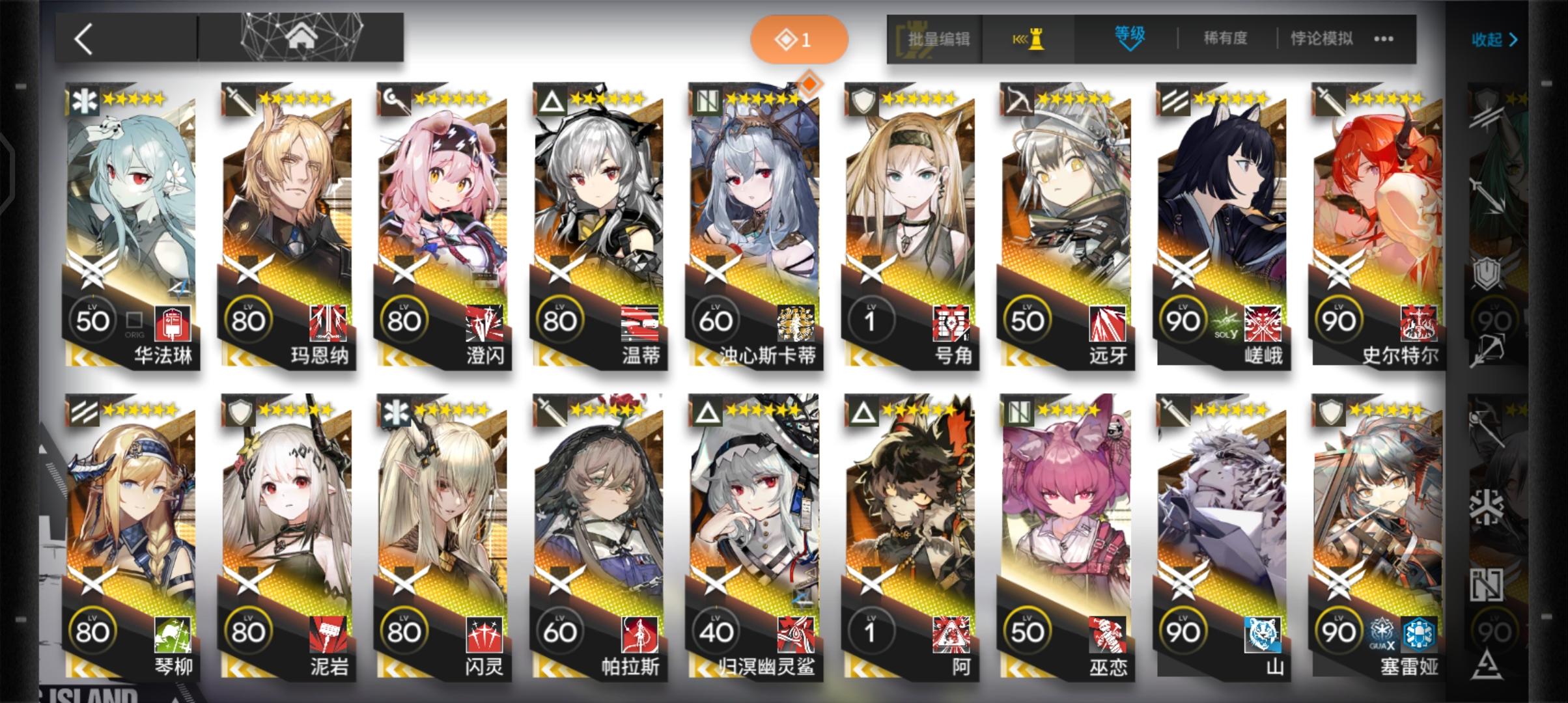Click the guard sword icon on 玛恩纳's card
Viewport: 1568px width, 703px height.
click(238, 100)
